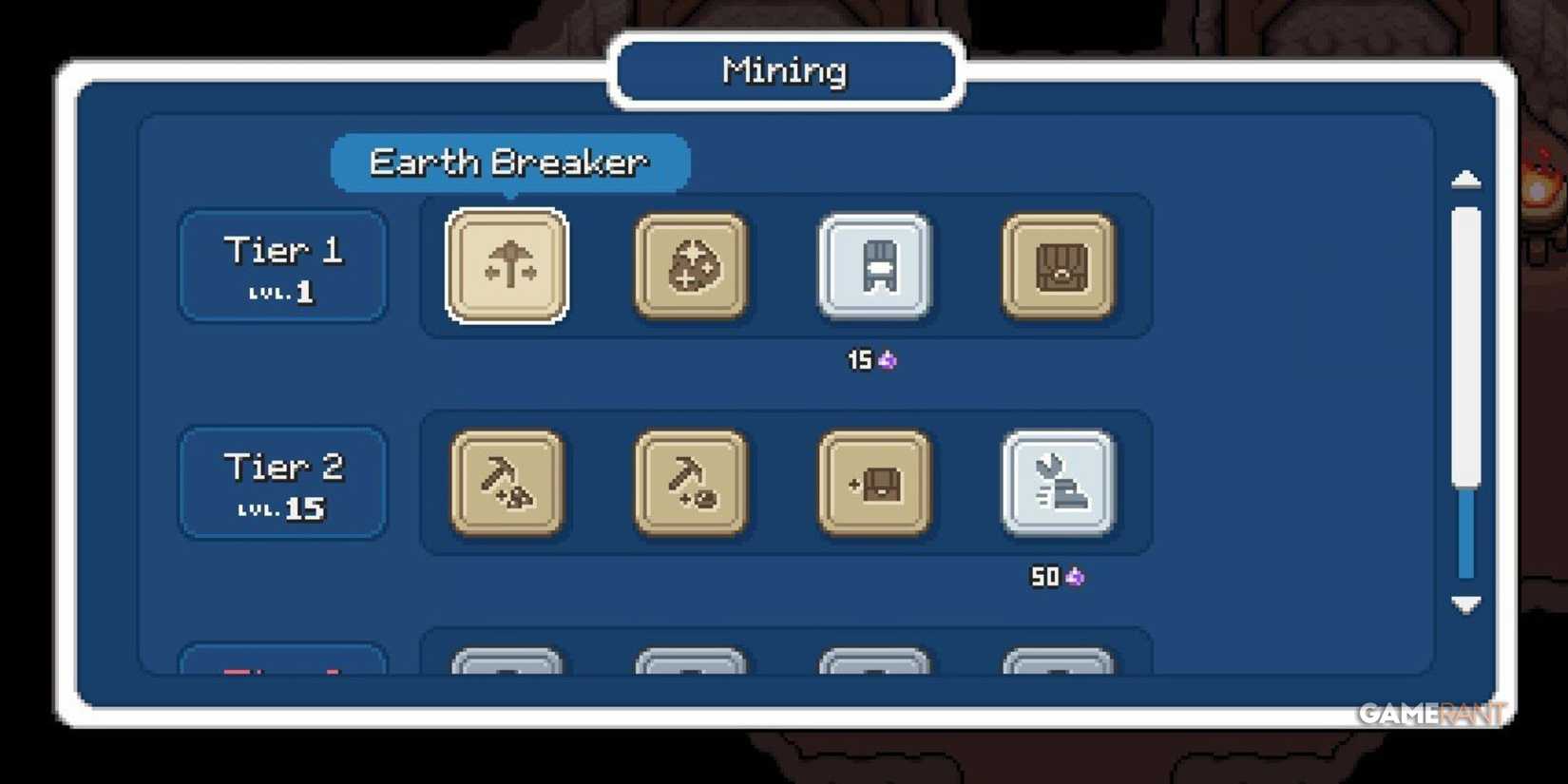
Task: Click the Earth Breaker tooltip bubble
Action: click(x=509, y=162)
